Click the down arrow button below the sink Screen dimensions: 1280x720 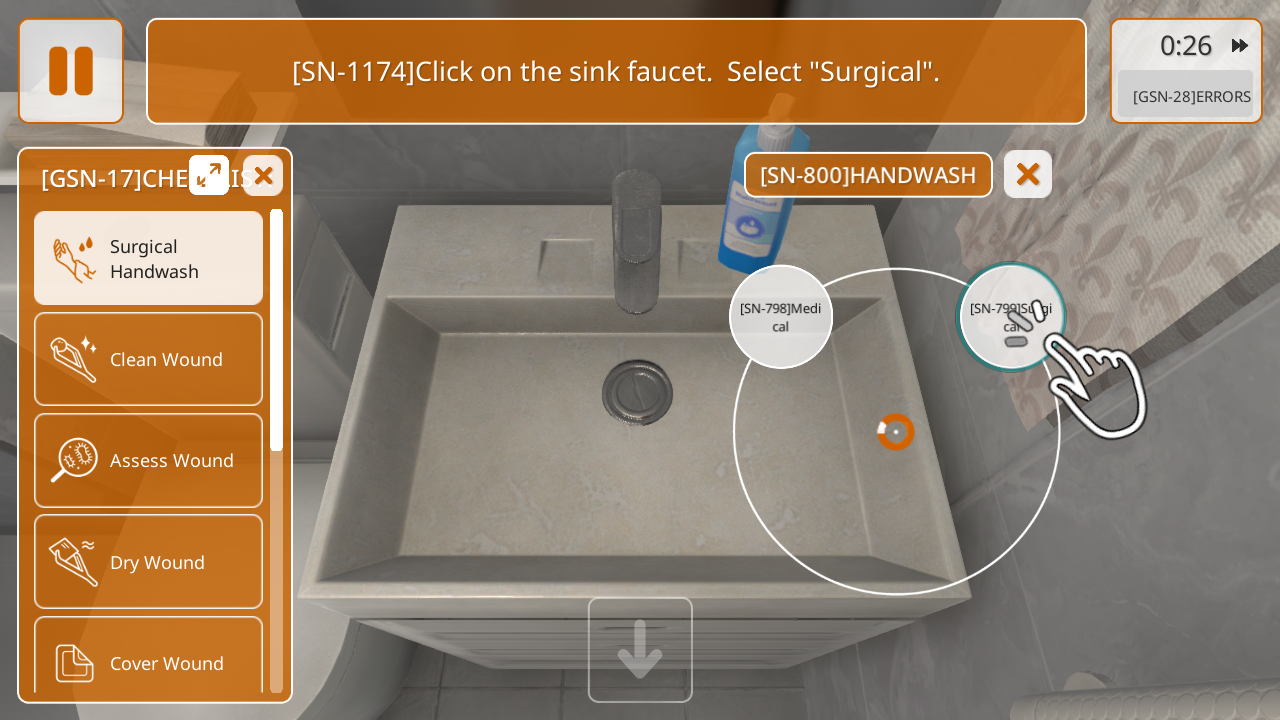point(640,650)
